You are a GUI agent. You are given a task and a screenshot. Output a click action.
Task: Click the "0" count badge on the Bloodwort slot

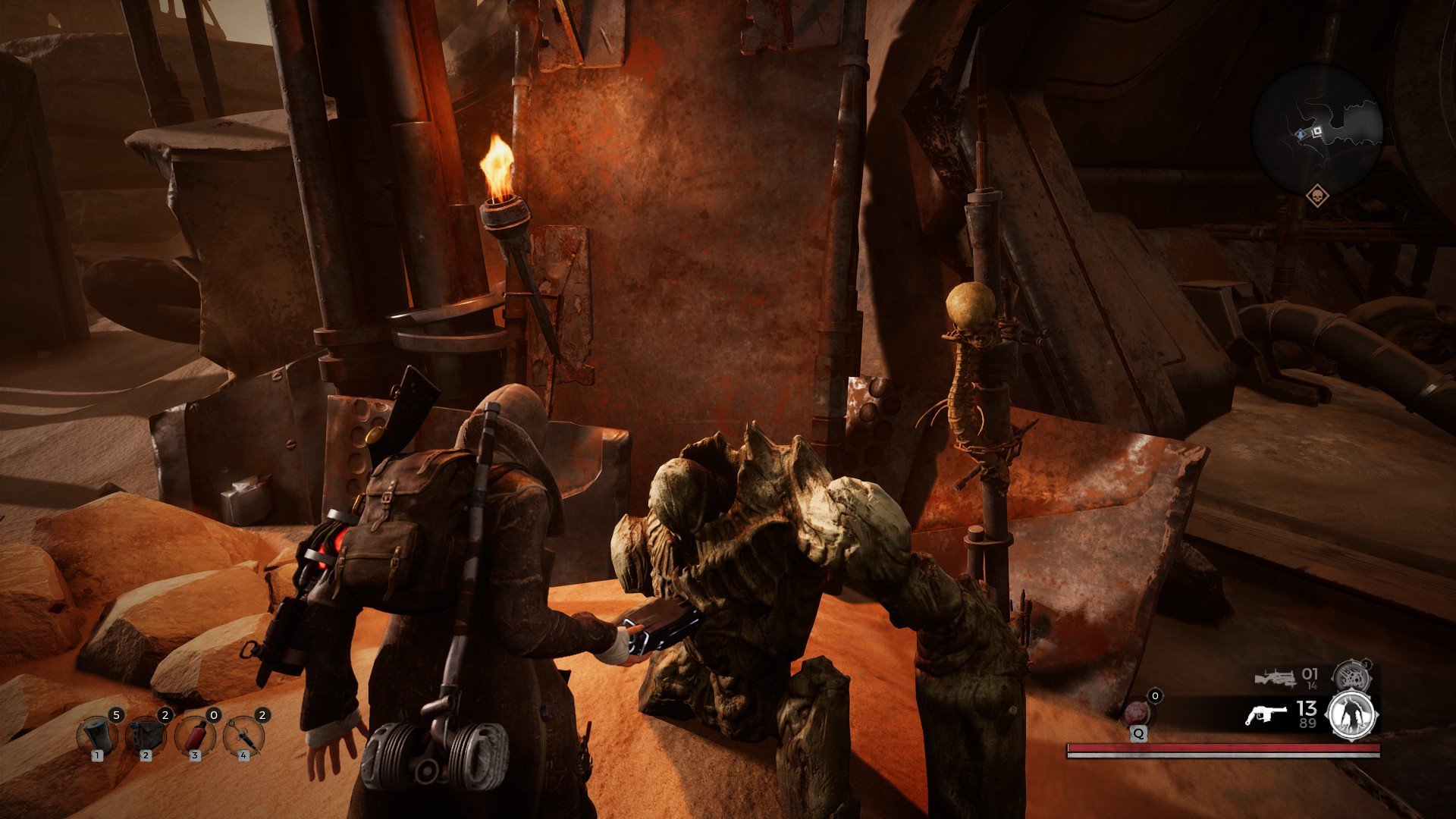coord(214,714)
